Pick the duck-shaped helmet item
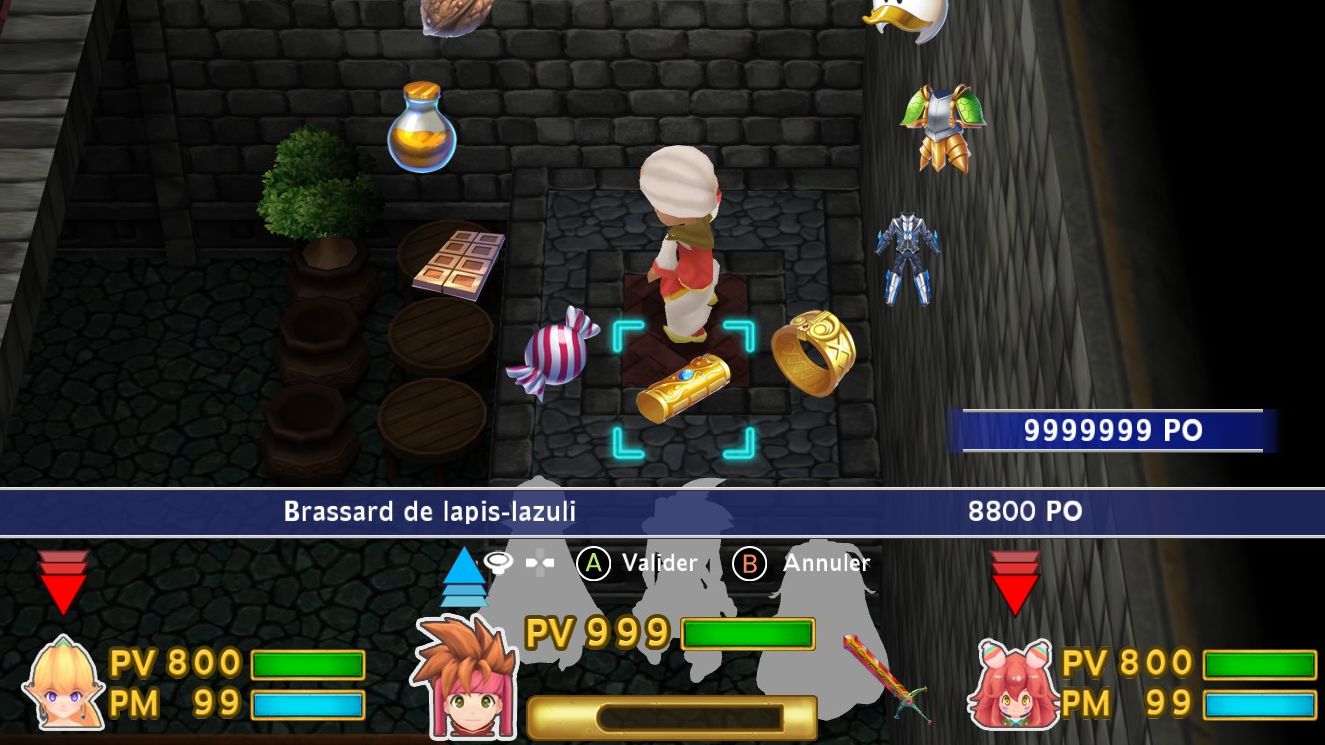1325x745 pixels. [x=908, y=17]
